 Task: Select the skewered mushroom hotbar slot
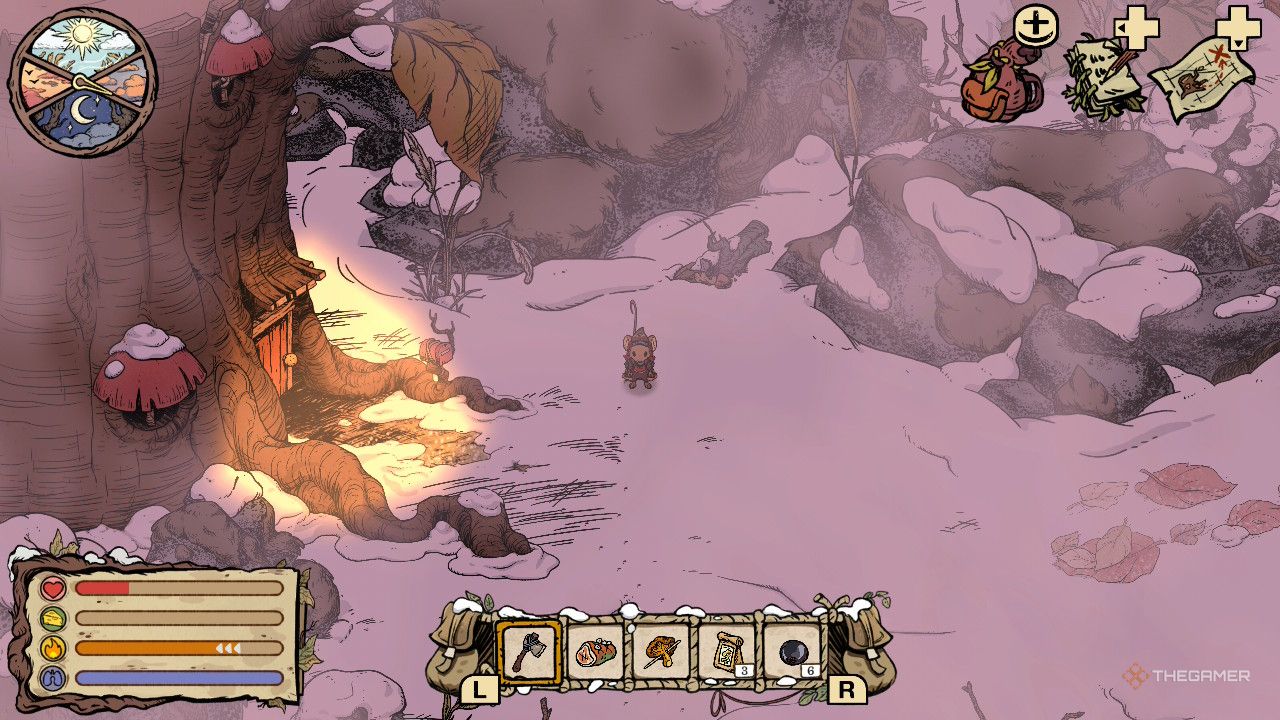click(x=661, y=652)
